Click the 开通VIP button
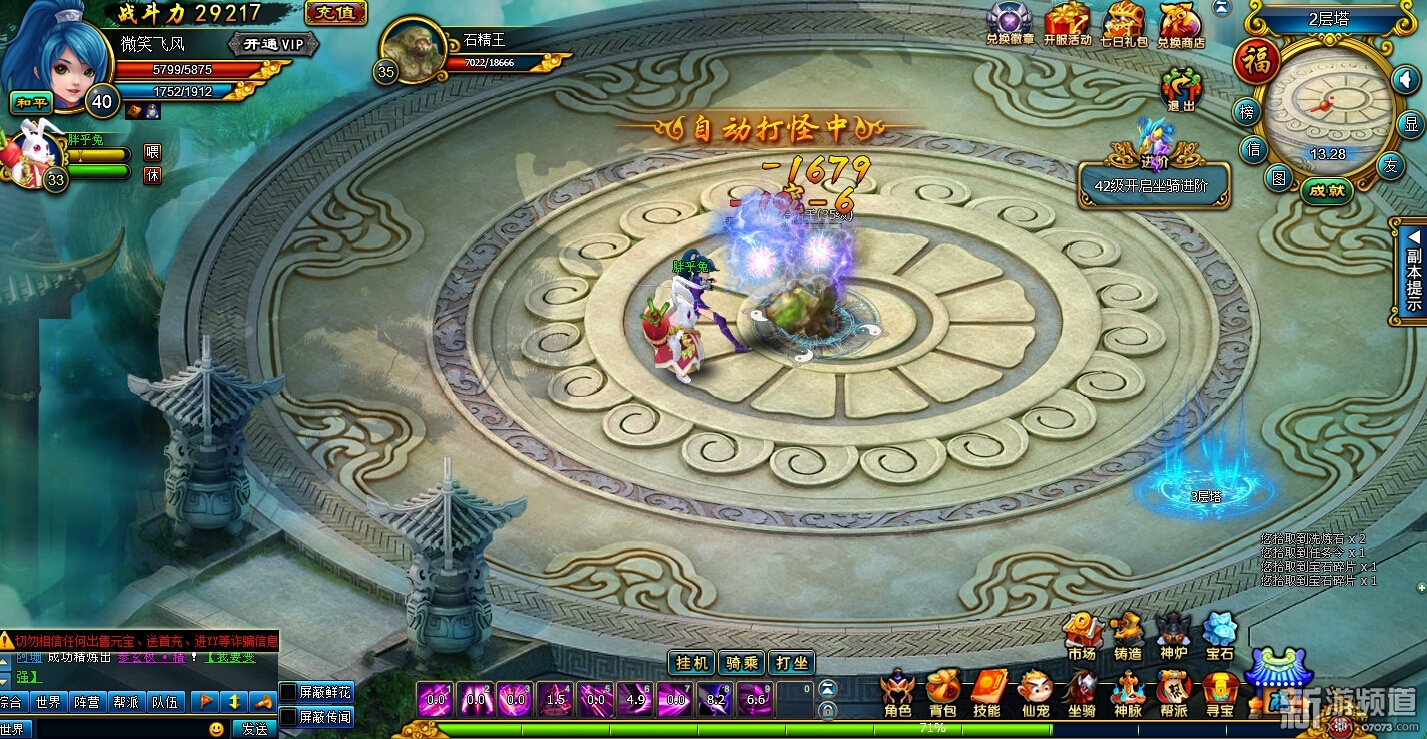Screen dimensions: 1427x739 coord(273,44)
